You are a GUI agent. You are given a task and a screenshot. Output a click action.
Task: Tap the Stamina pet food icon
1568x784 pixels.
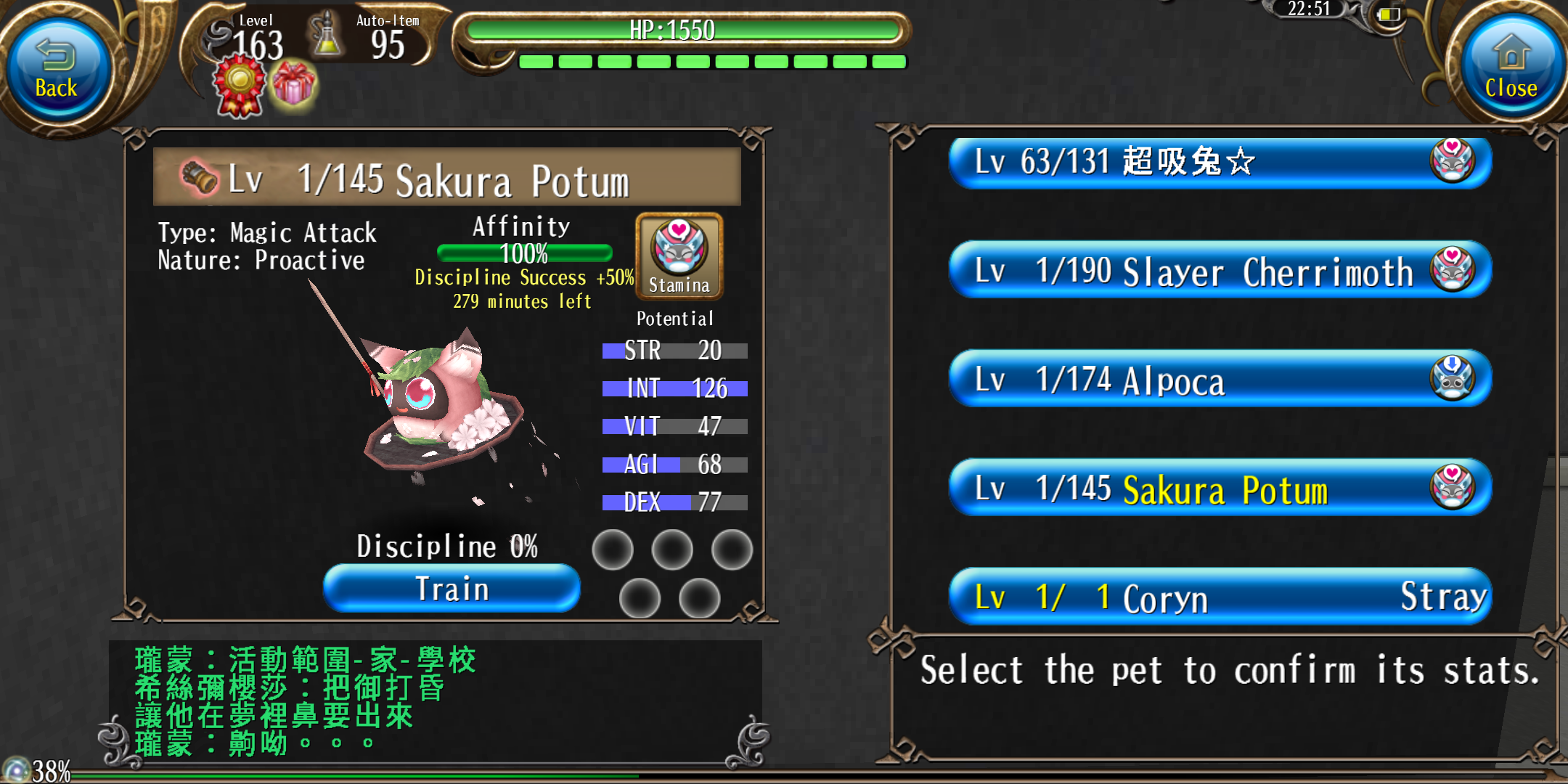coord(679,256)
